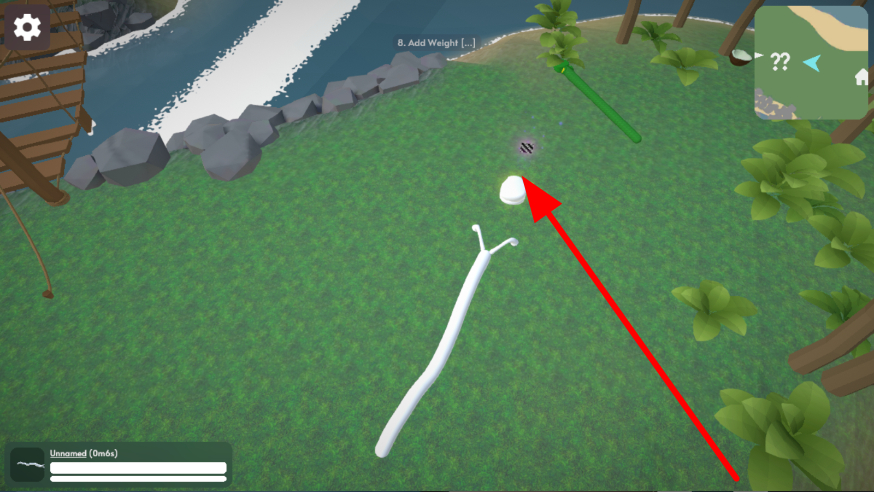Open the settings gear menu

pos(27,27)
